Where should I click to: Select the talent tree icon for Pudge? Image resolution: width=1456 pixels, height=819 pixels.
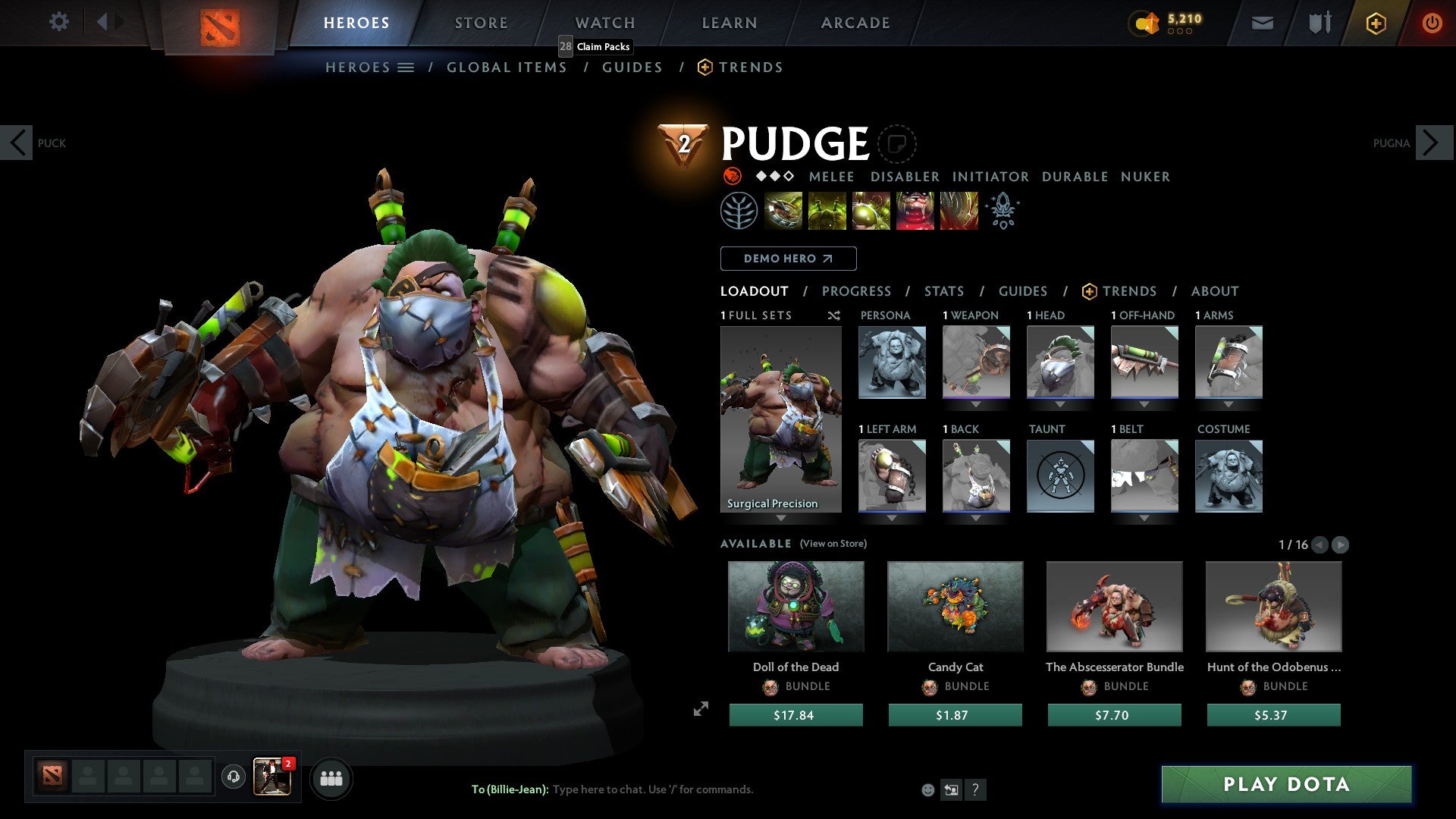(x=739, y=211)
